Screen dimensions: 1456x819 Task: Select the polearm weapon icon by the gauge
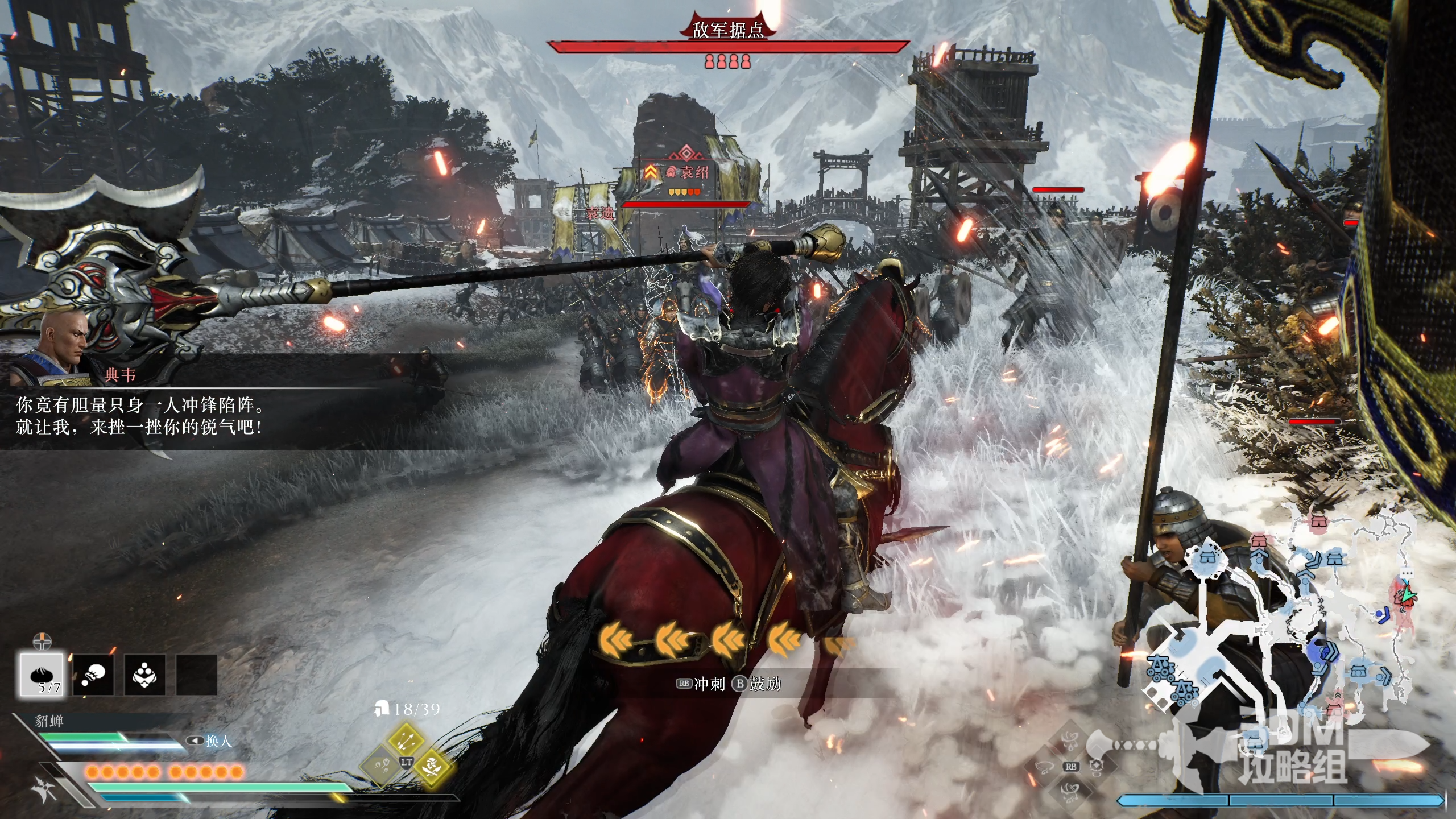pyautogui.click(x=45, y=789)
